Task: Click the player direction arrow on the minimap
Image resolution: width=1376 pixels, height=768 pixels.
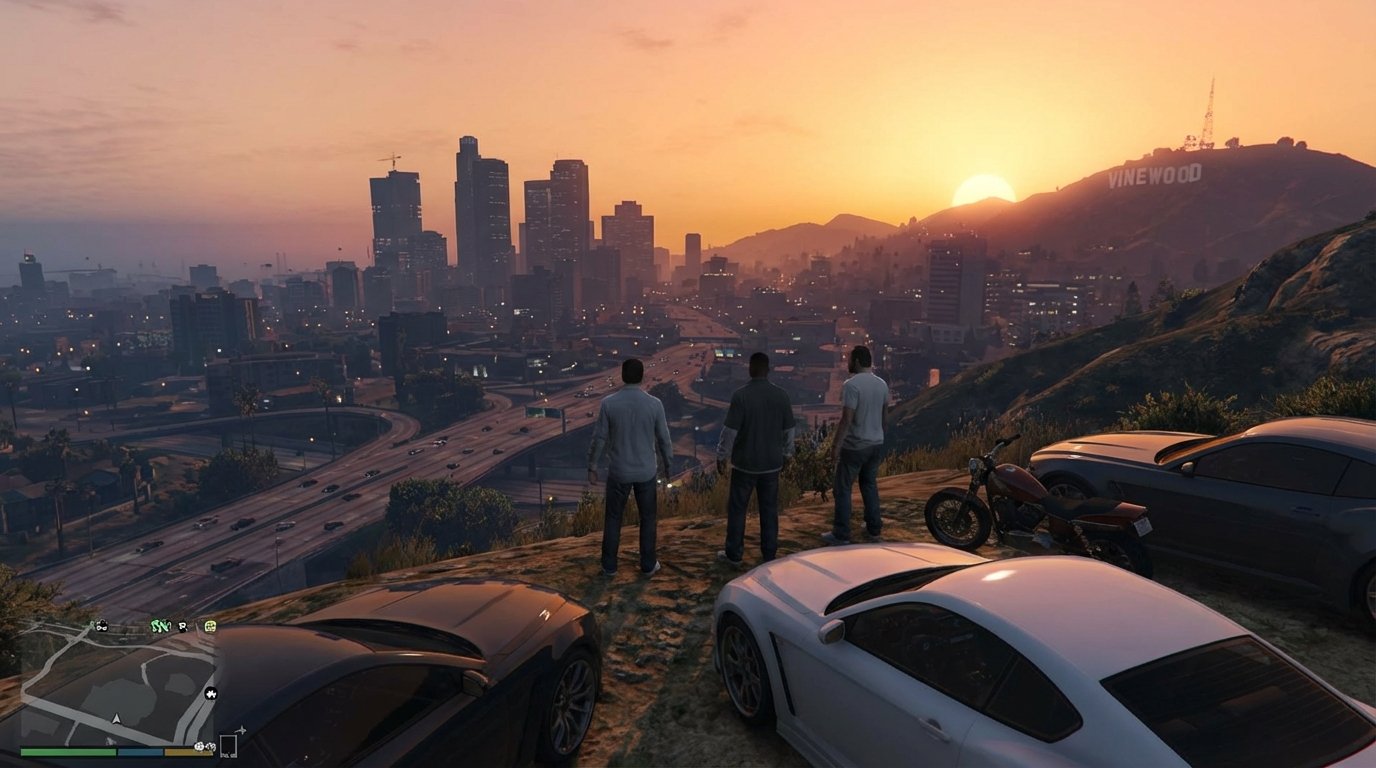Action: point(116,718)
